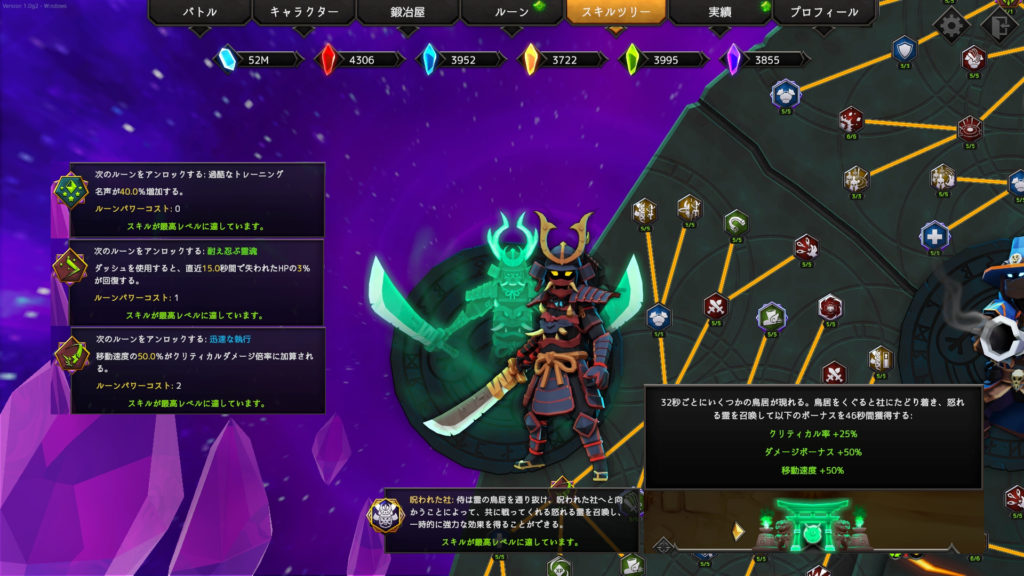Pick the 迅速な執行 rune icon

point(72,353)
